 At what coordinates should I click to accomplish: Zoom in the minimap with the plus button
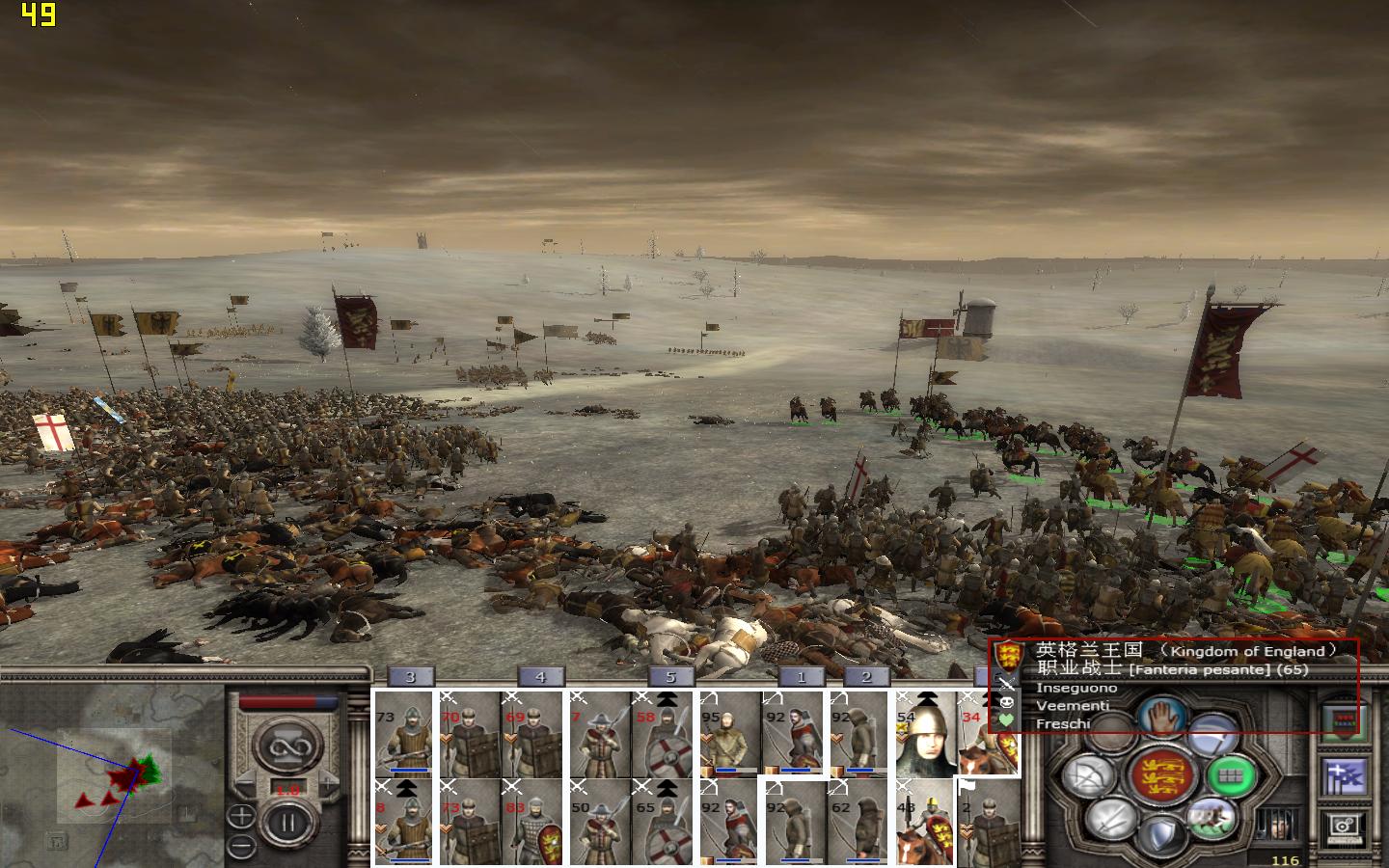(241, 817)
